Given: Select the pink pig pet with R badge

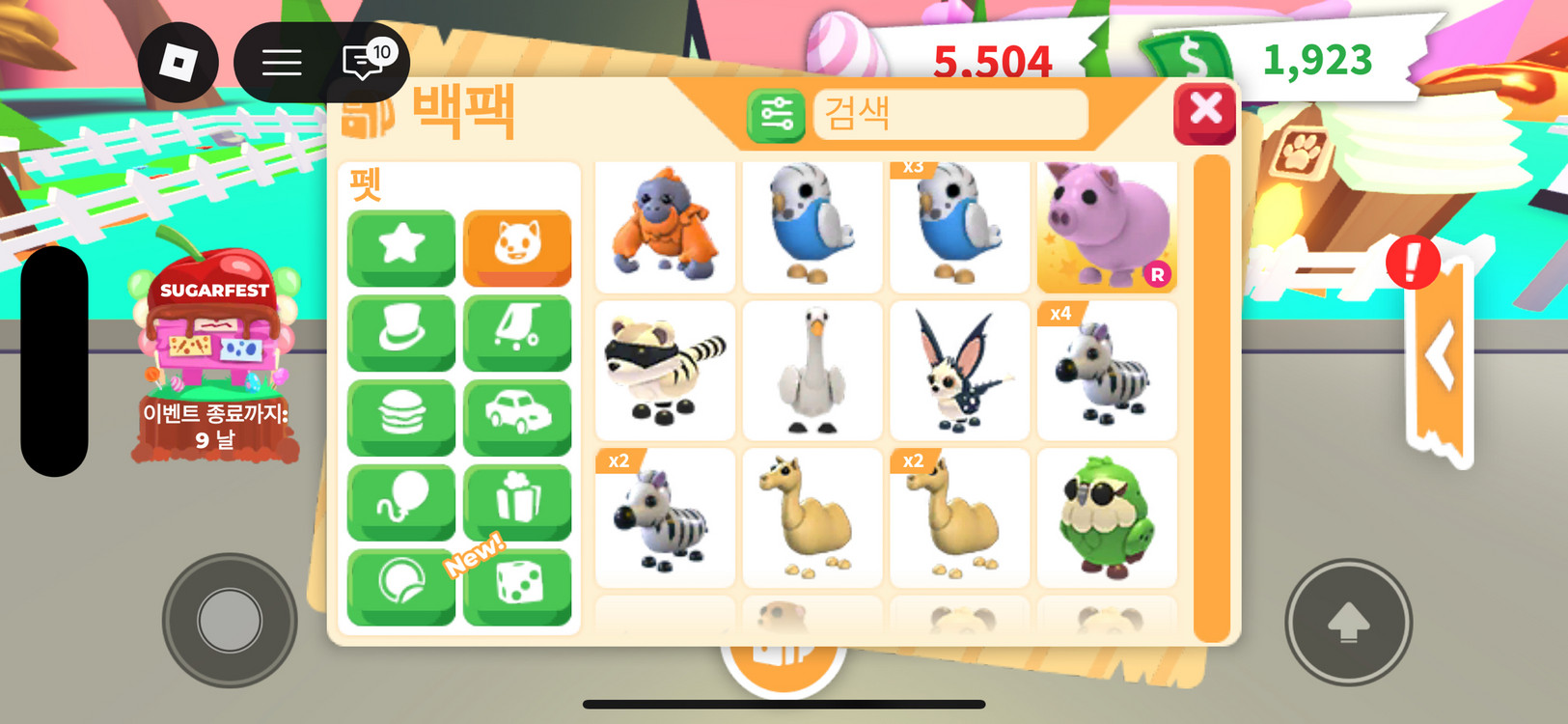Looking at the screenshot, I should tap(1106, 227).
